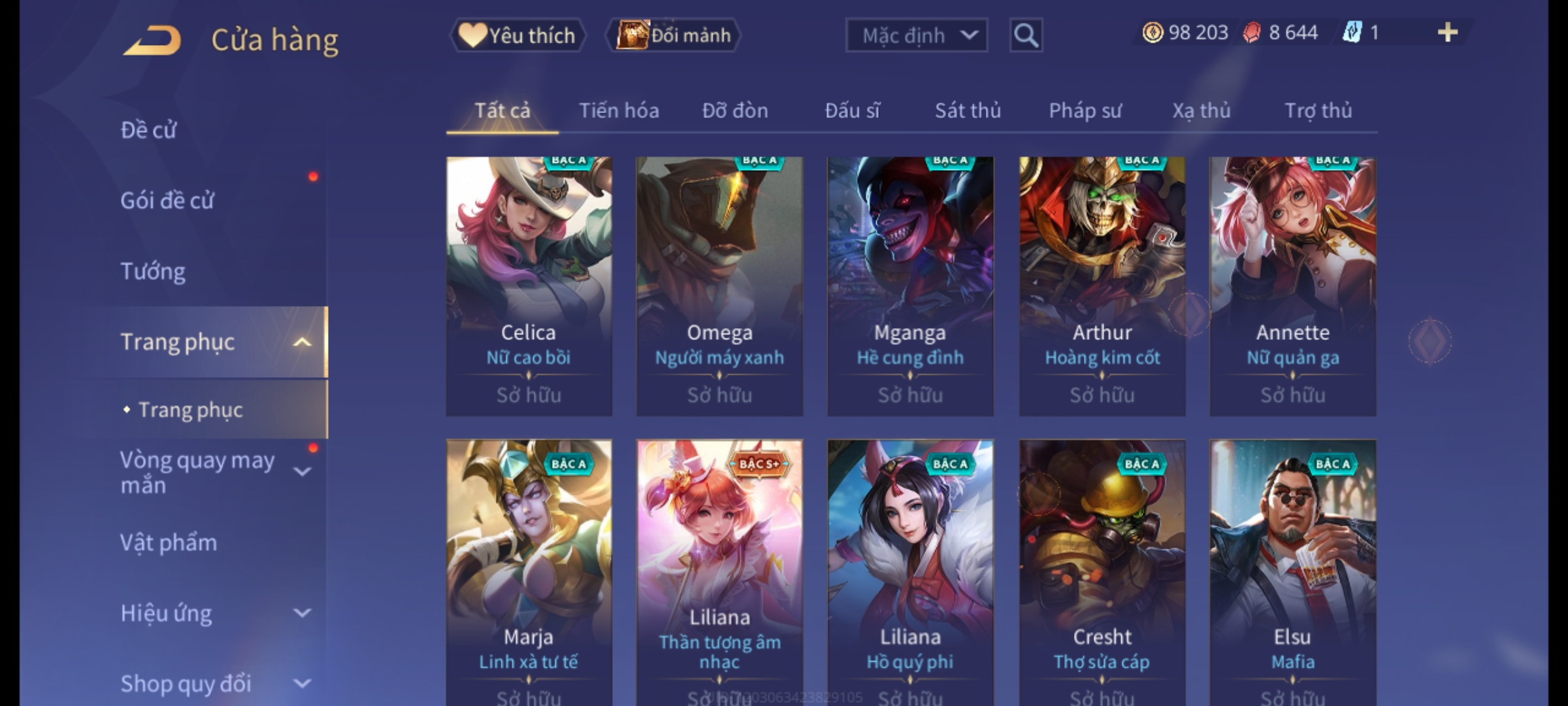Add currency with the plus button
The image size is (1568, 706).
(1447, 33)
